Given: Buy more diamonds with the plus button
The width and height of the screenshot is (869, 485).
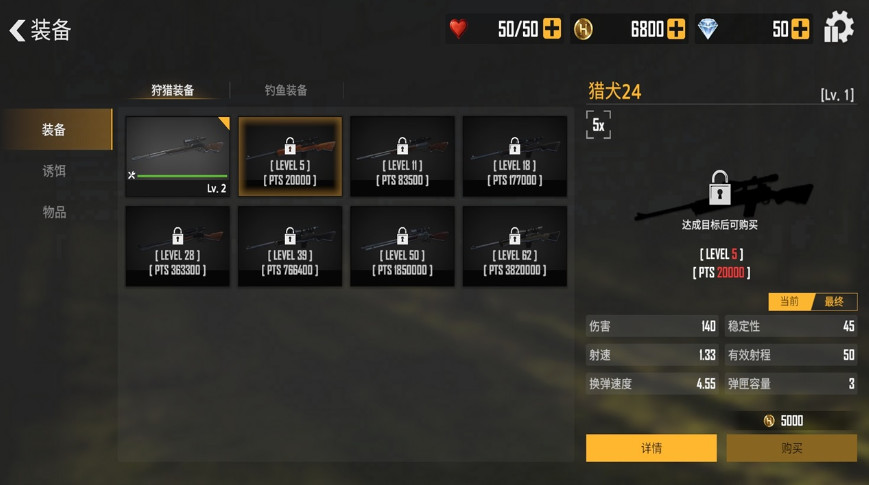Looking at the screenshot, I should point(800,29).
